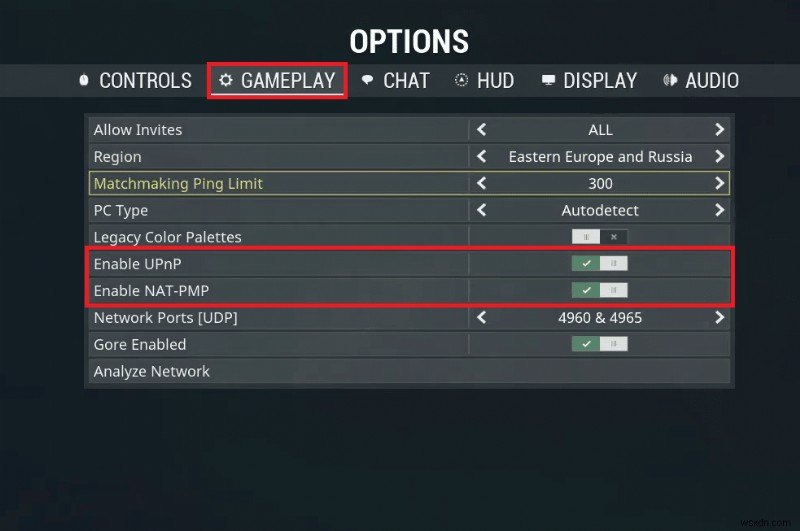This screenshot has width=800, height=531.
Task: Change Network Ports with right arrow
Action: 719,318
